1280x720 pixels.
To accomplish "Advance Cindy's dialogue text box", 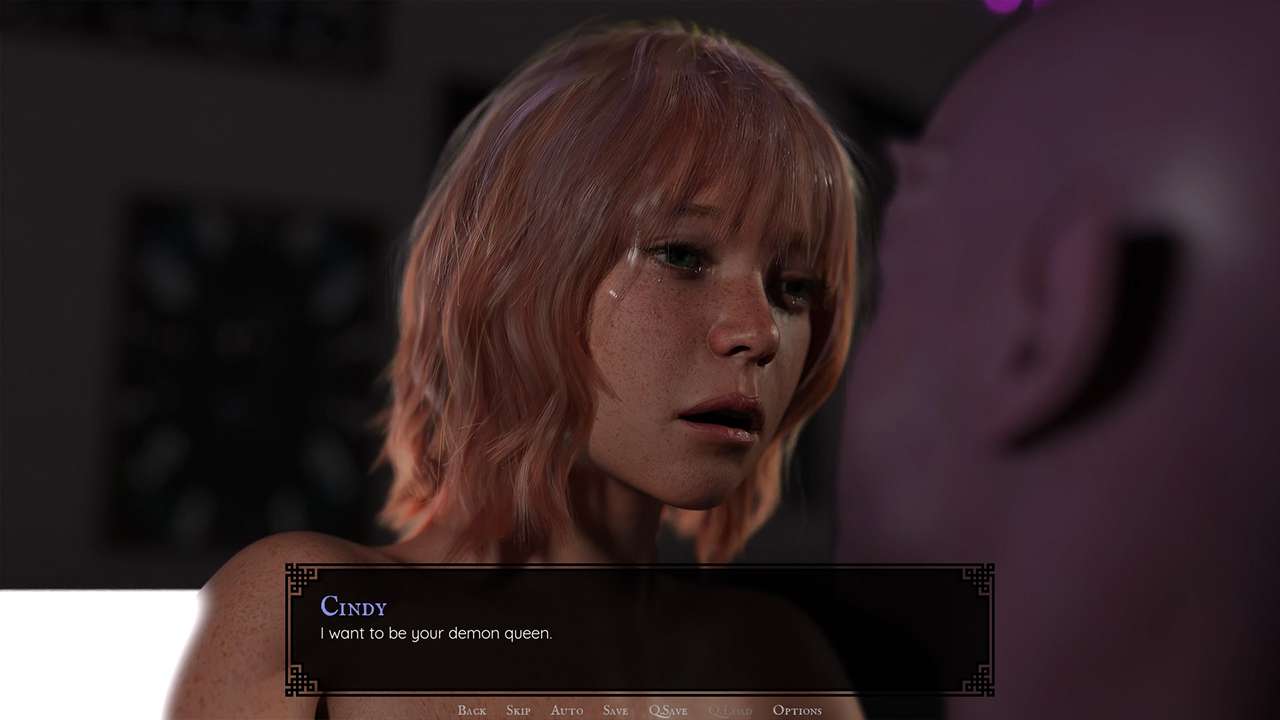I will [x=640, y=630].
